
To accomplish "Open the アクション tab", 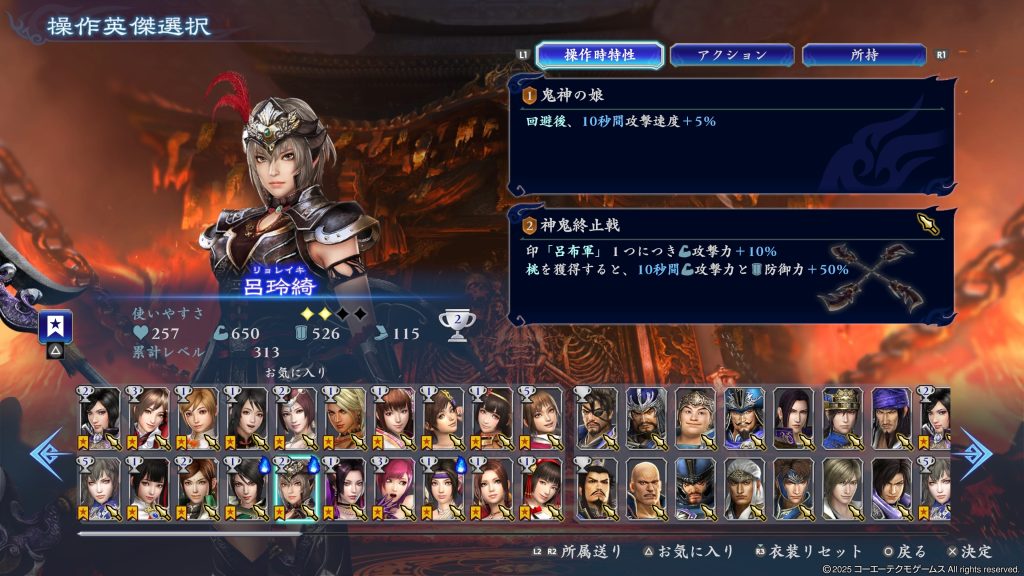I will click(732, 55).
